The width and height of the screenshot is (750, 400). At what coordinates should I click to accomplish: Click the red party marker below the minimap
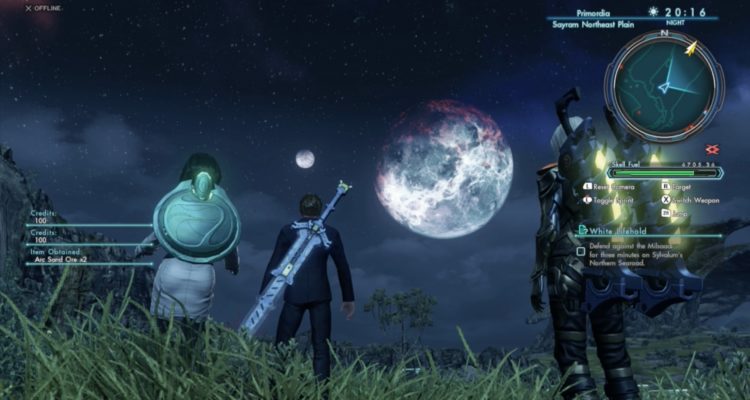pos(711,149)
